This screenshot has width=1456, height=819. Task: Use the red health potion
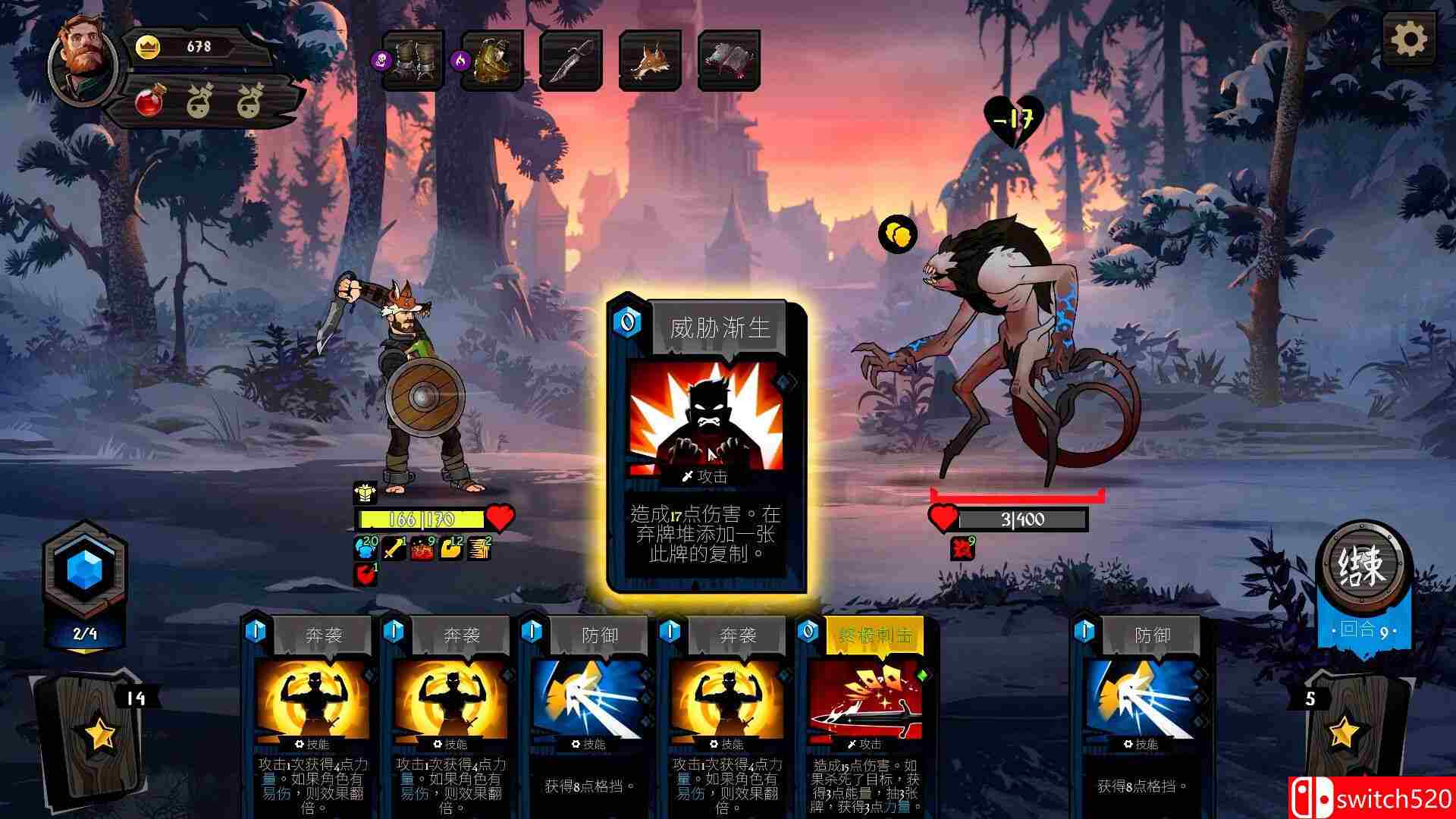click(150, 99)
